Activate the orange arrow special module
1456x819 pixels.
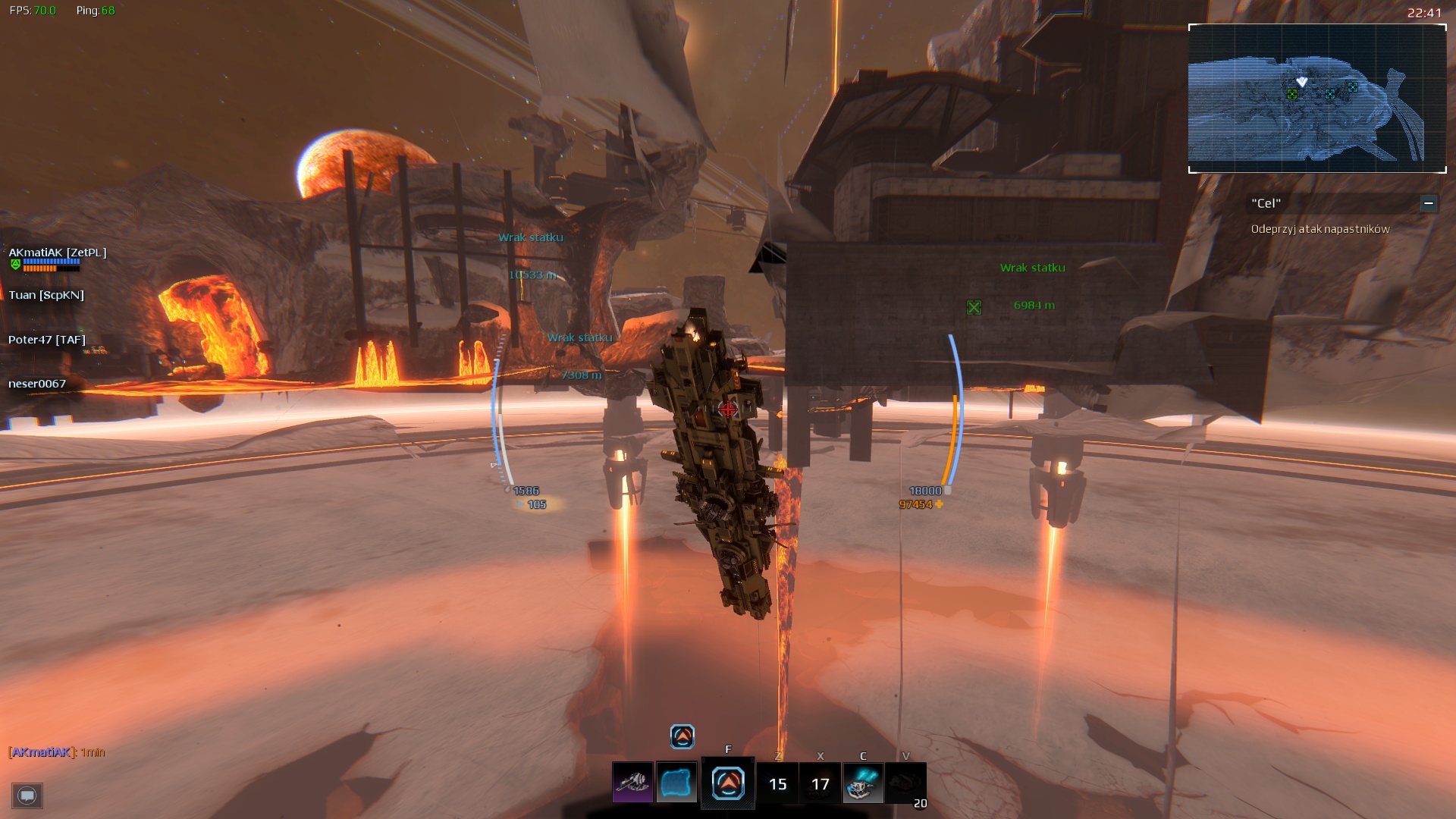pyautogui.click(x=728, y=783)
